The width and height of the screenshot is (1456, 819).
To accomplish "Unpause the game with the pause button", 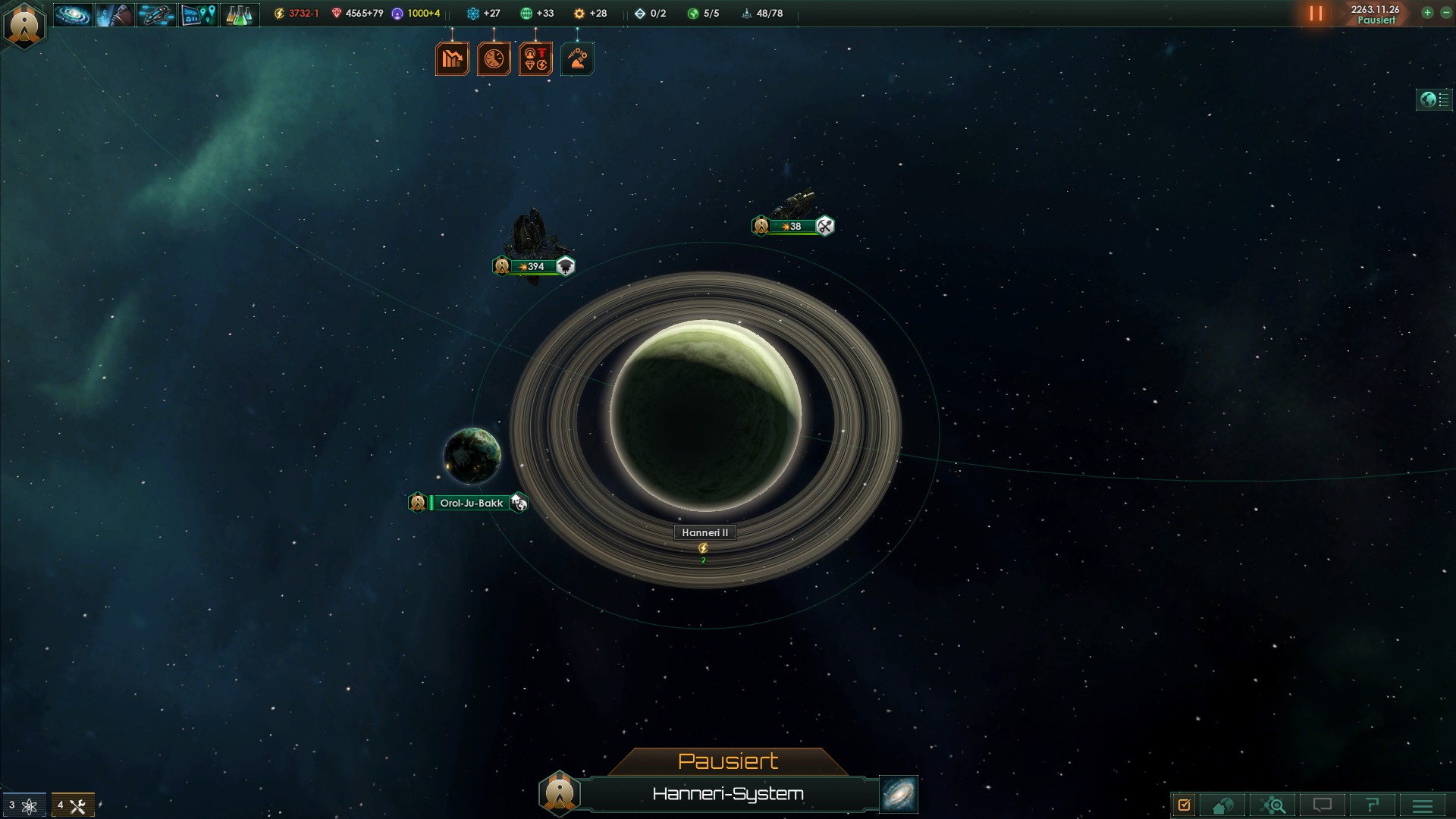I will 1316,14.
